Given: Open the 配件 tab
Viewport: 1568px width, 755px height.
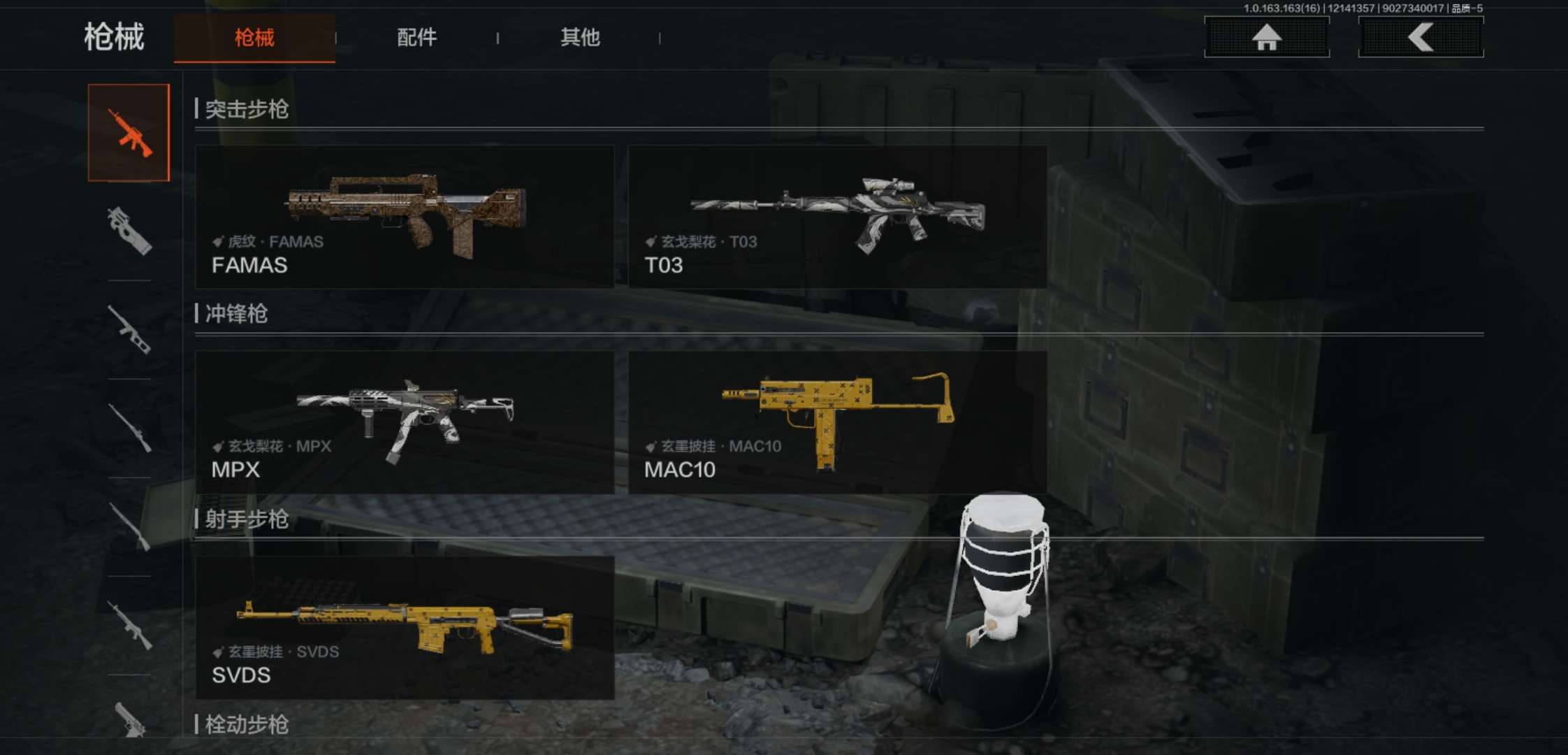Looking at the screenshot, I should tap(416, 38).
